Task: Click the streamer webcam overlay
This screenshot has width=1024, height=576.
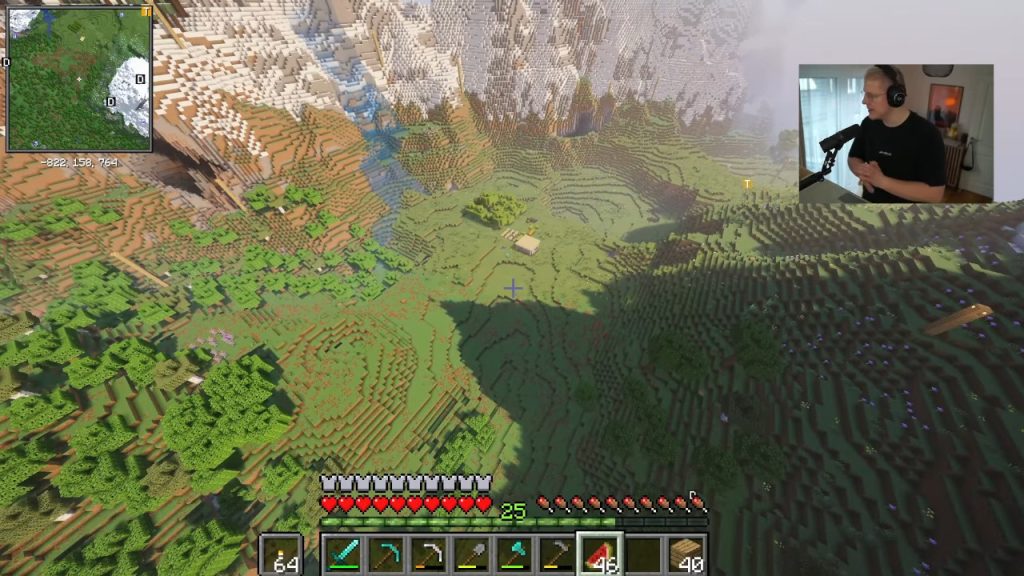Action: point(895,133)
